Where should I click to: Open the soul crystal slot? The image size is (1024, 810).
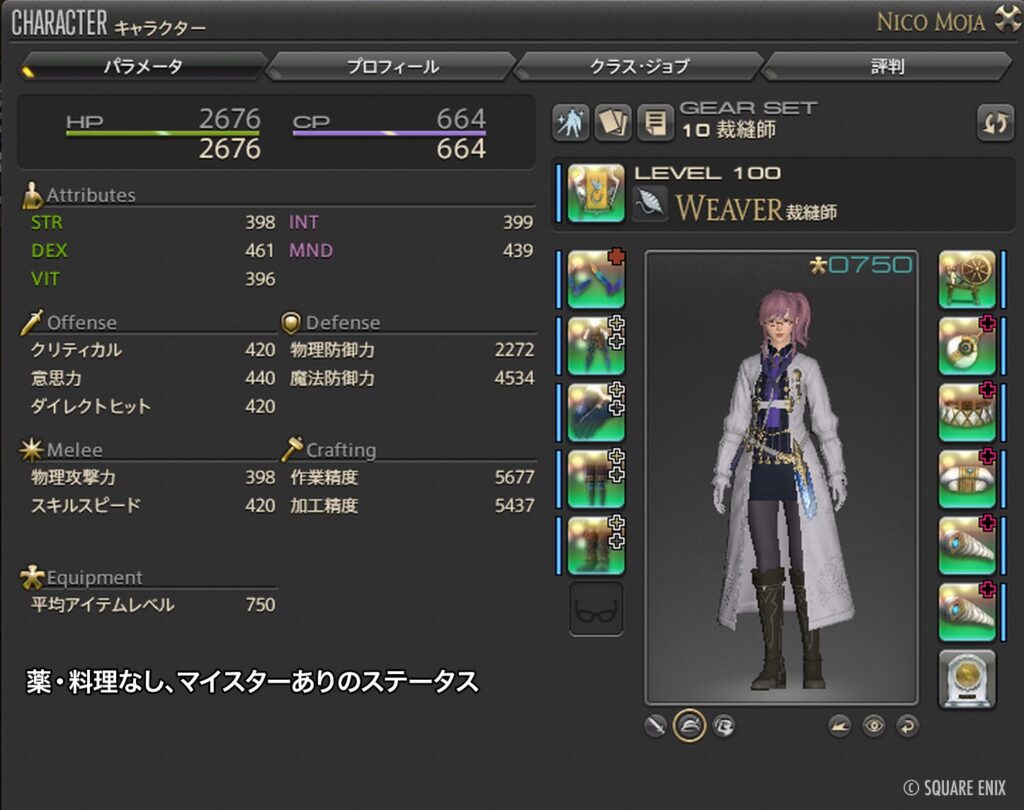967,679
